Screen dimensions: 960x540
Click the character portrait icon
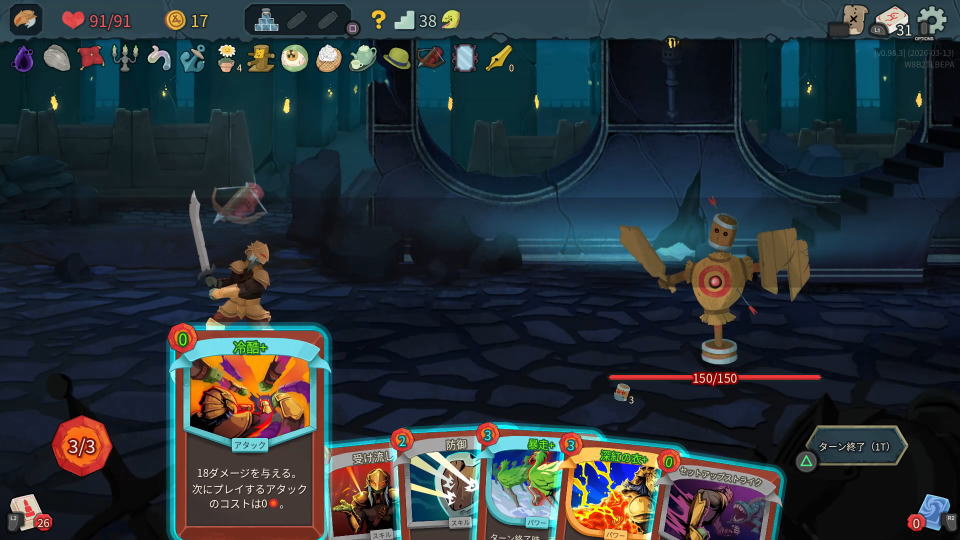26,20
